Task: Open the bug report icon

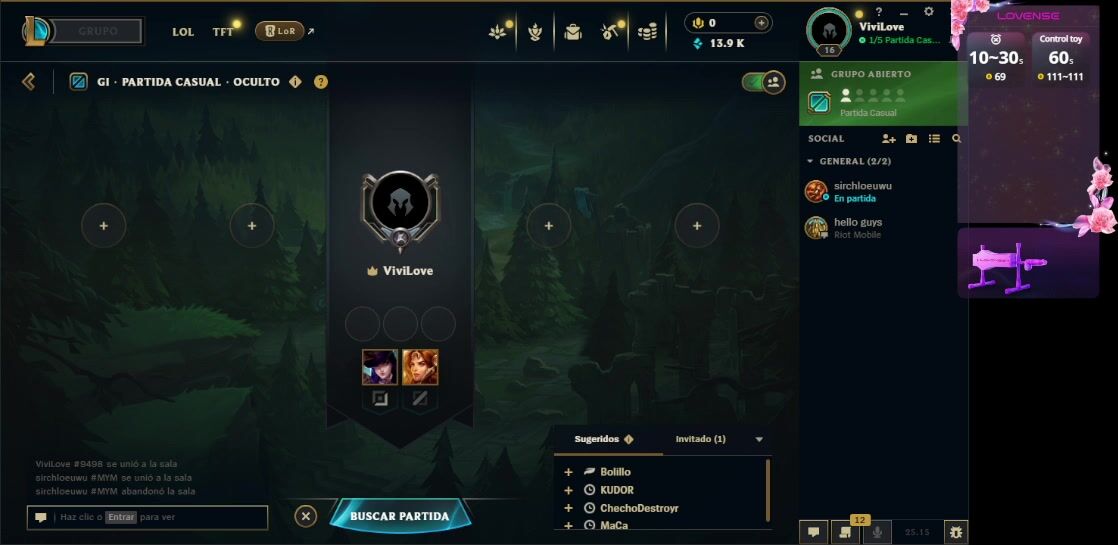Action: 955,533
